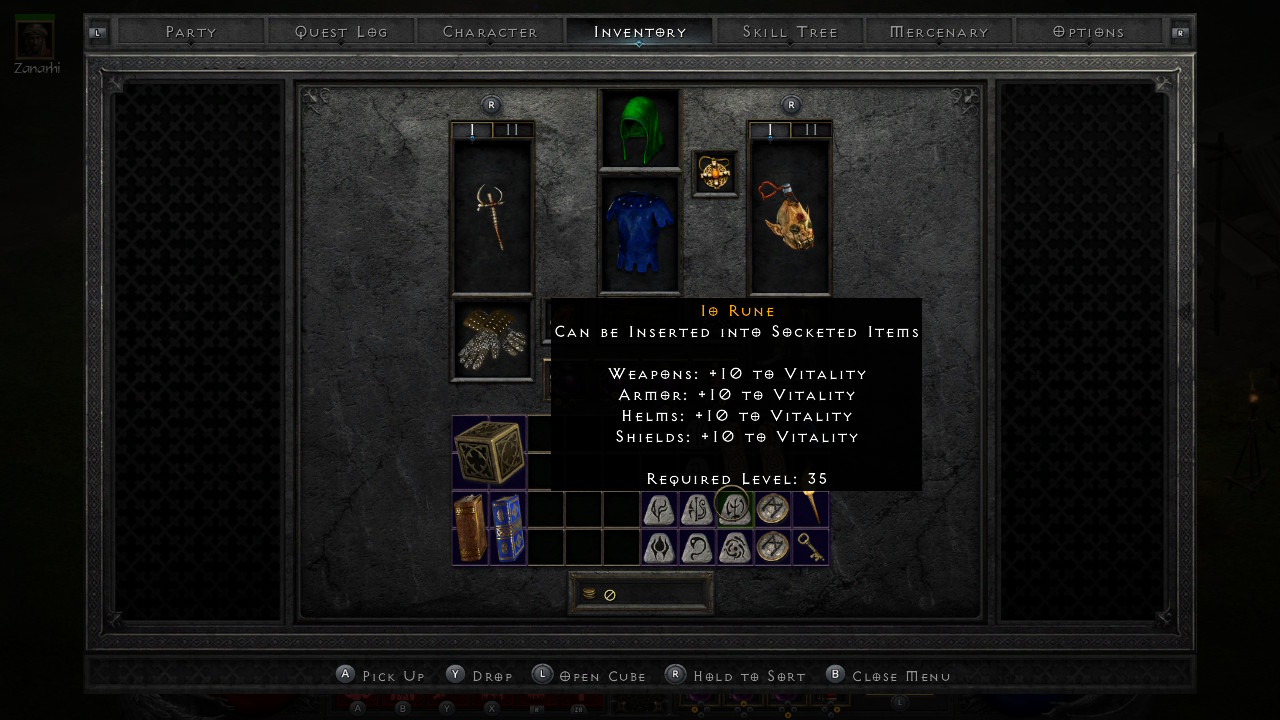Select the equipped green hood helm
The image size is (1280, 720).
pos(639,129)
